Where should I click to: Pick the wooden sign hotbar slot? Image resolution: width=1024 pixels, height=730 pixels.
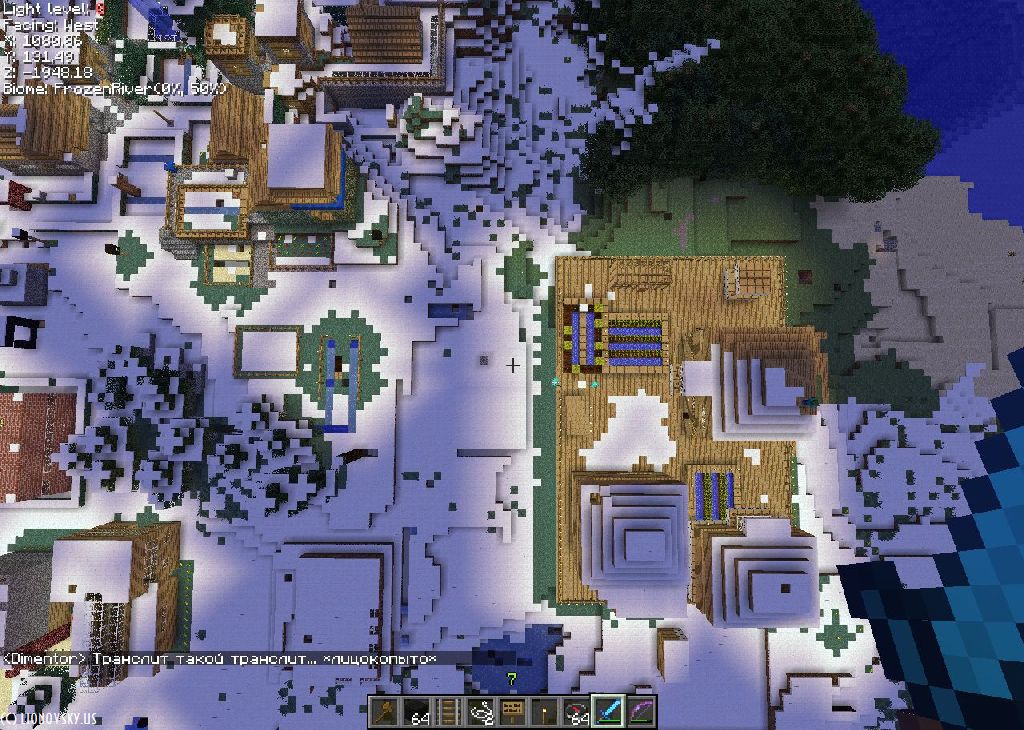point(512,712)
